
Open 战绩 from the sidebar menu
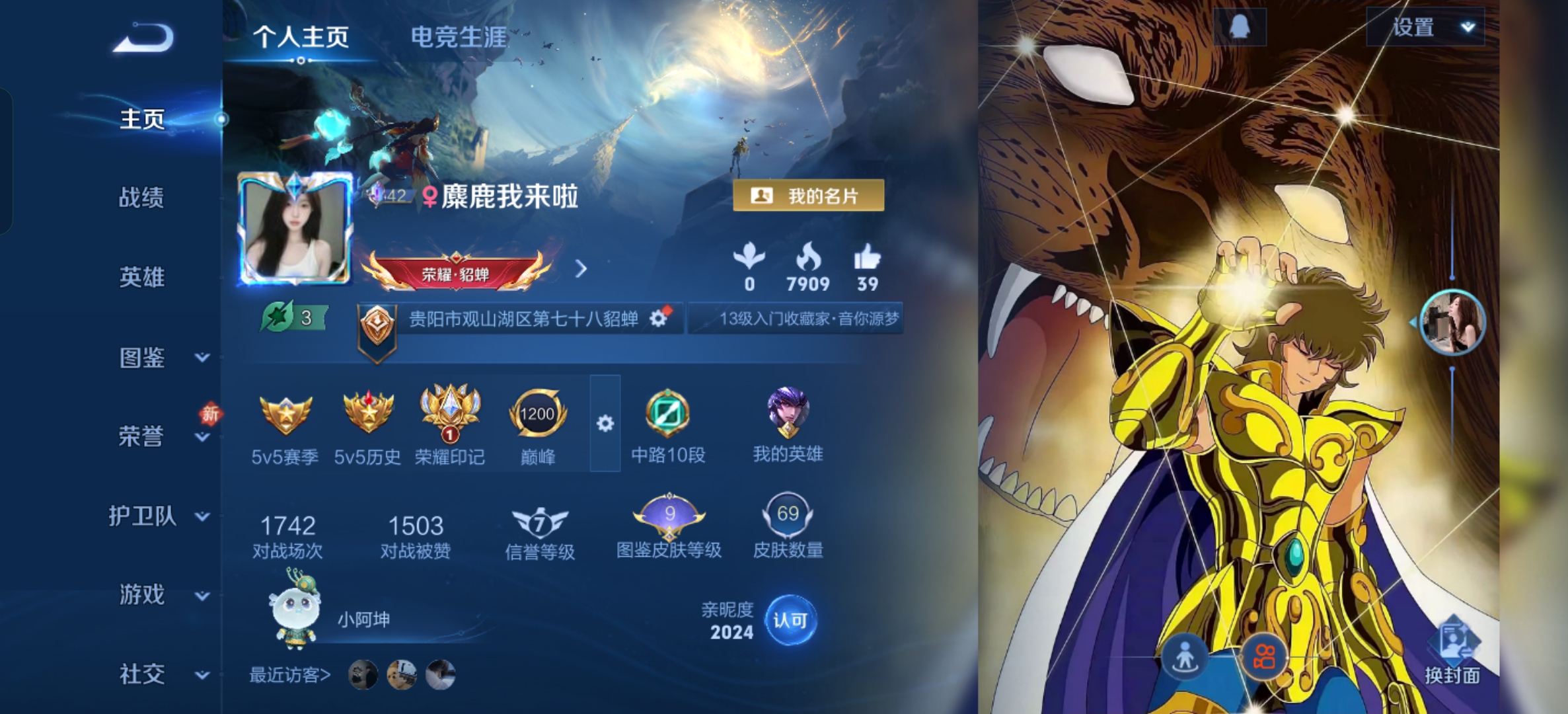coord(142,199)
